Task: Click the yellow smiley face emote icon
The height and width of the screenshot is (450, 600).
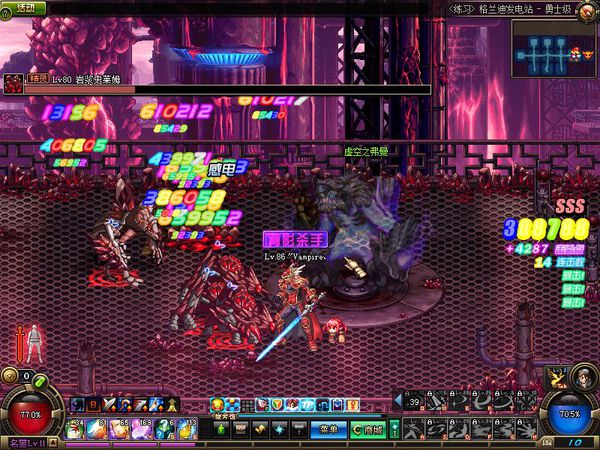Action: pos(217,404)
